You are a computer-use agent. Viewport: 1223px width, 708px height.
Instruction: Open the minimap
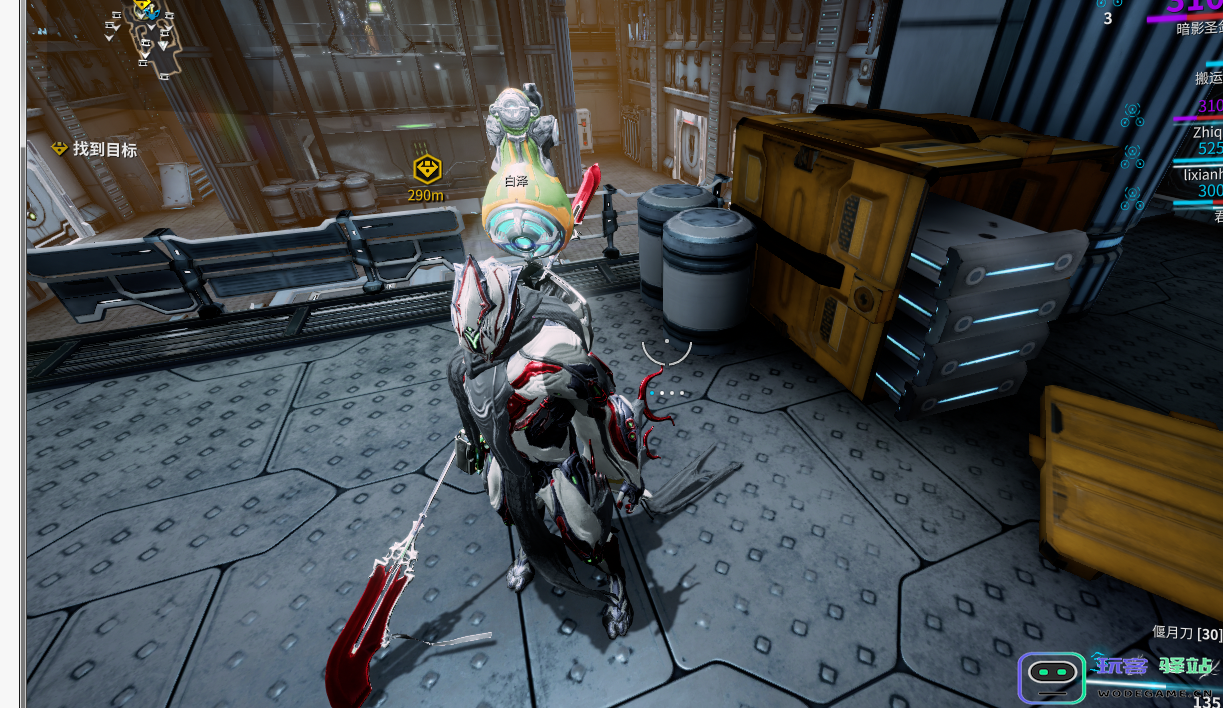(x=143, y=40)
